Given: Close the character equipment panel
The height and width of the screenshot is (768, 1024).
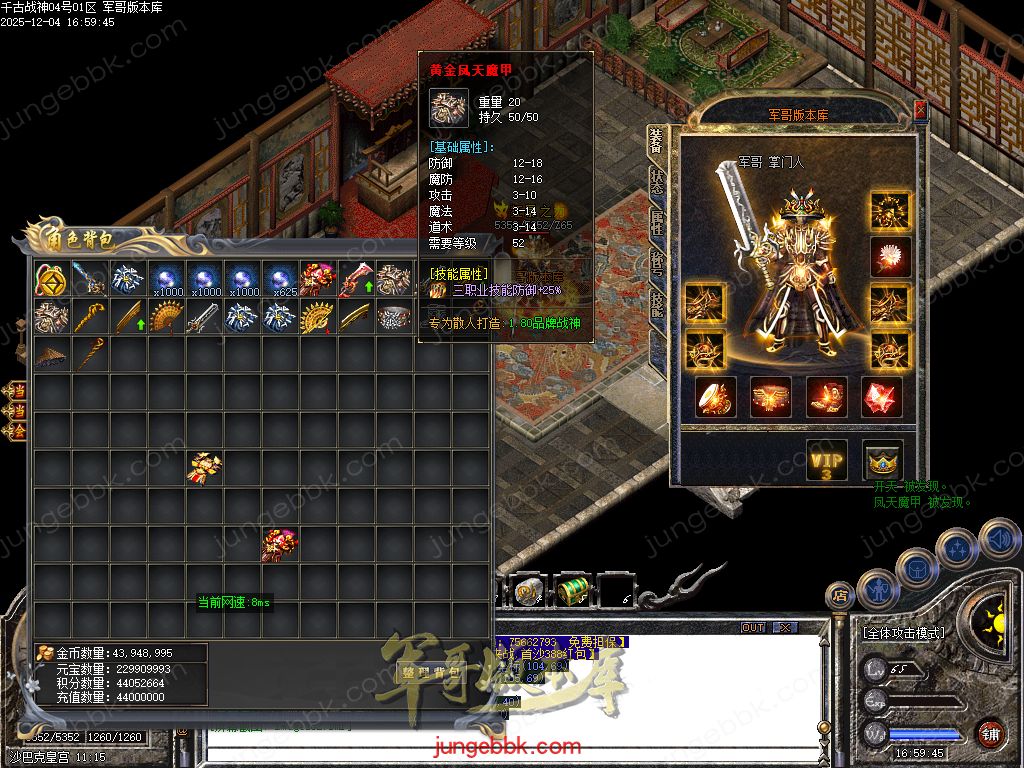Looking at the screenshot, I should 920,111.
